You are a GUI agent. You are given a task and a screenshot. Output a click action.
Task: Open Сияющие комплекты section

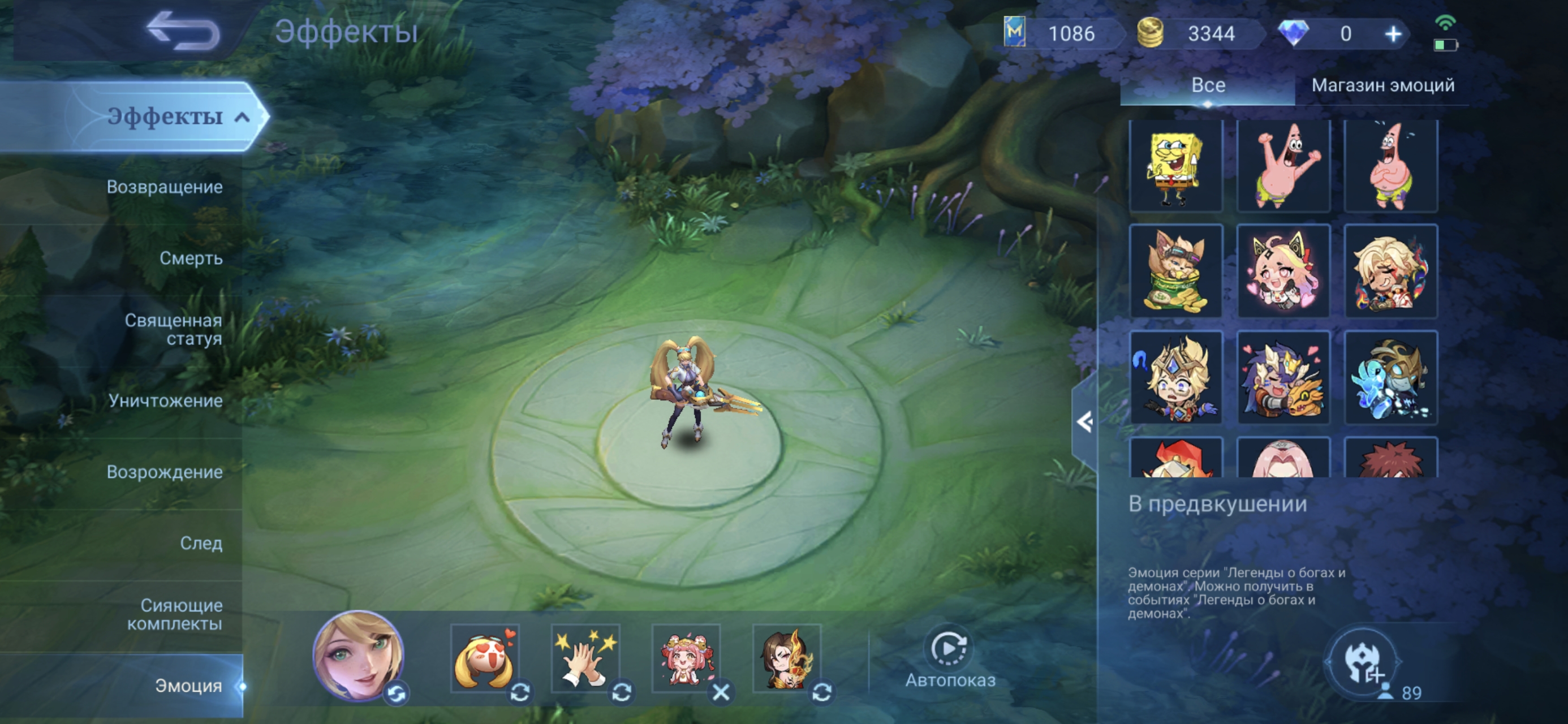click(175, 614)
